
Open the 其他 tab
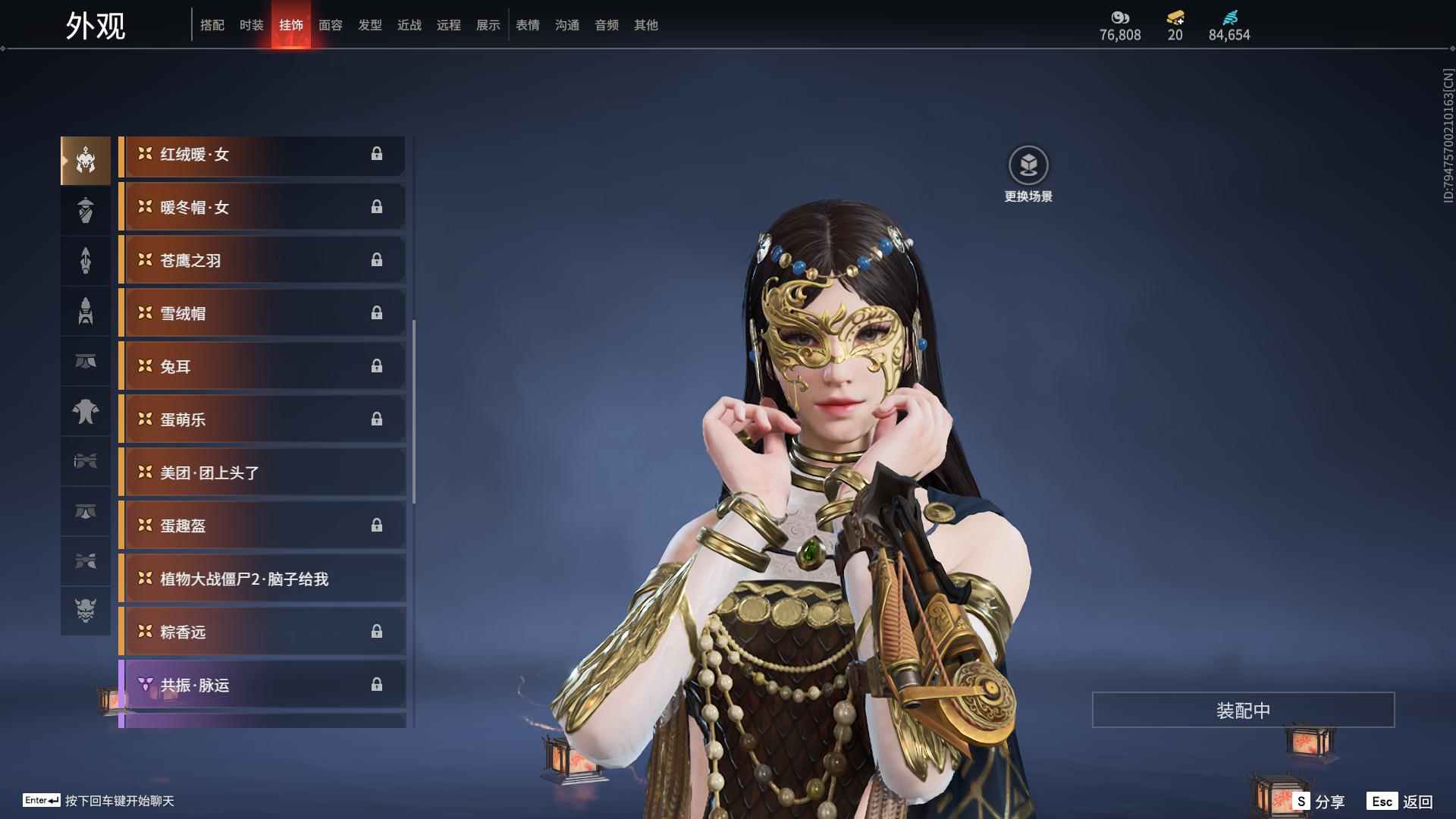pos(645,25)
